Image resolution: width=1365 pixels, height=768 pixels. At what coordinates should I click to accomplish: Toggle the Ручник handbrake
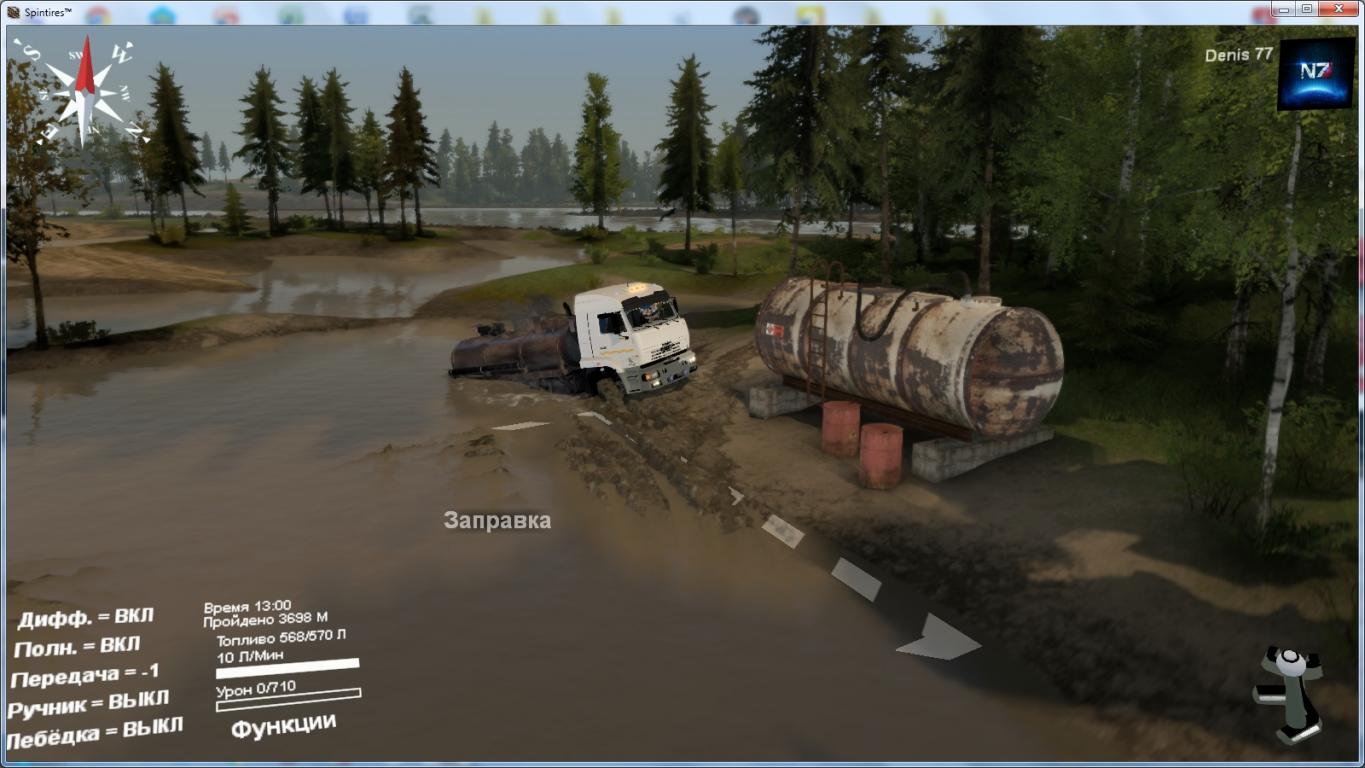89,705
